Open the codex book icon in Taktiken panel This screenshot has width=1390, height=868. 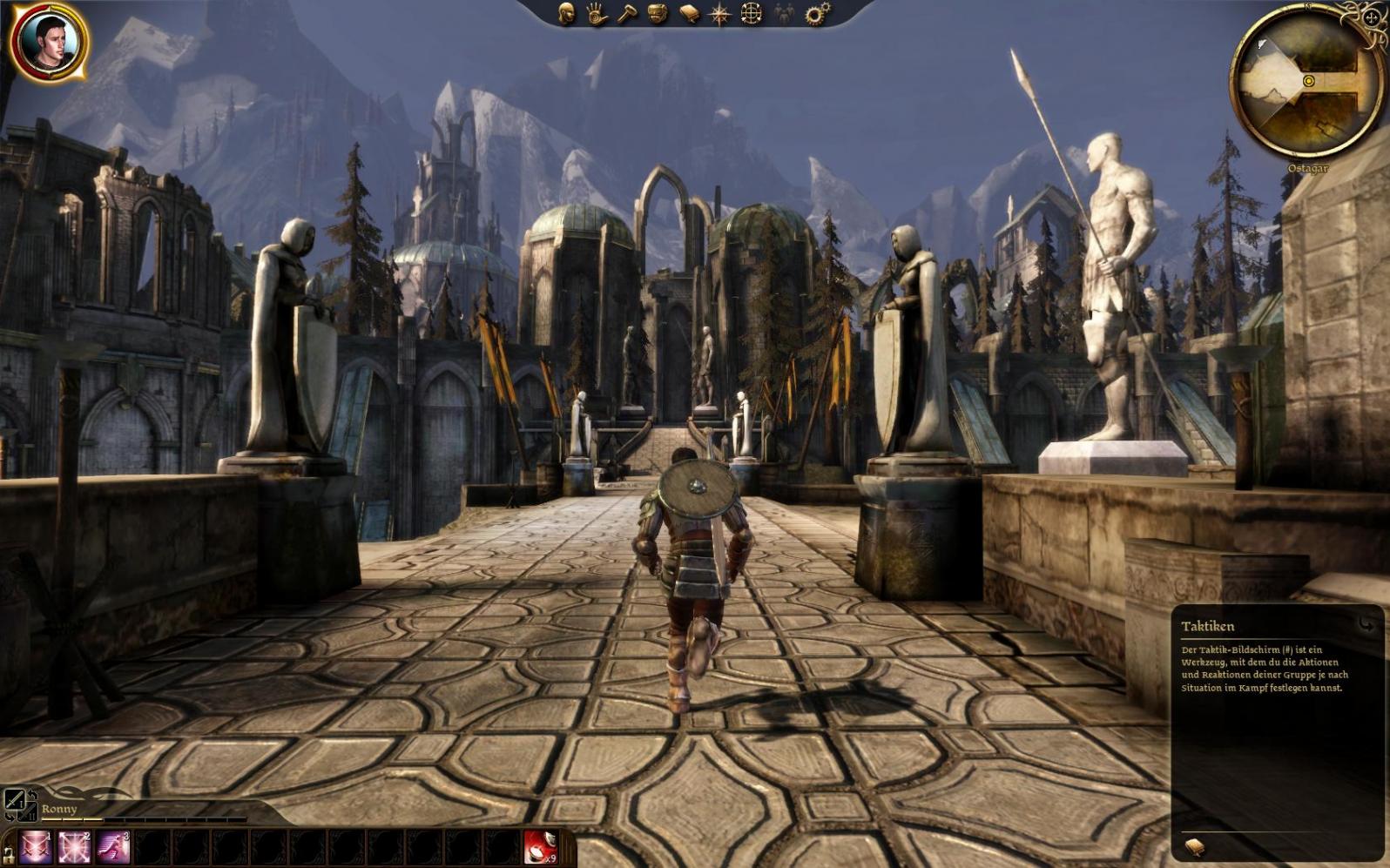(1195, 846)
